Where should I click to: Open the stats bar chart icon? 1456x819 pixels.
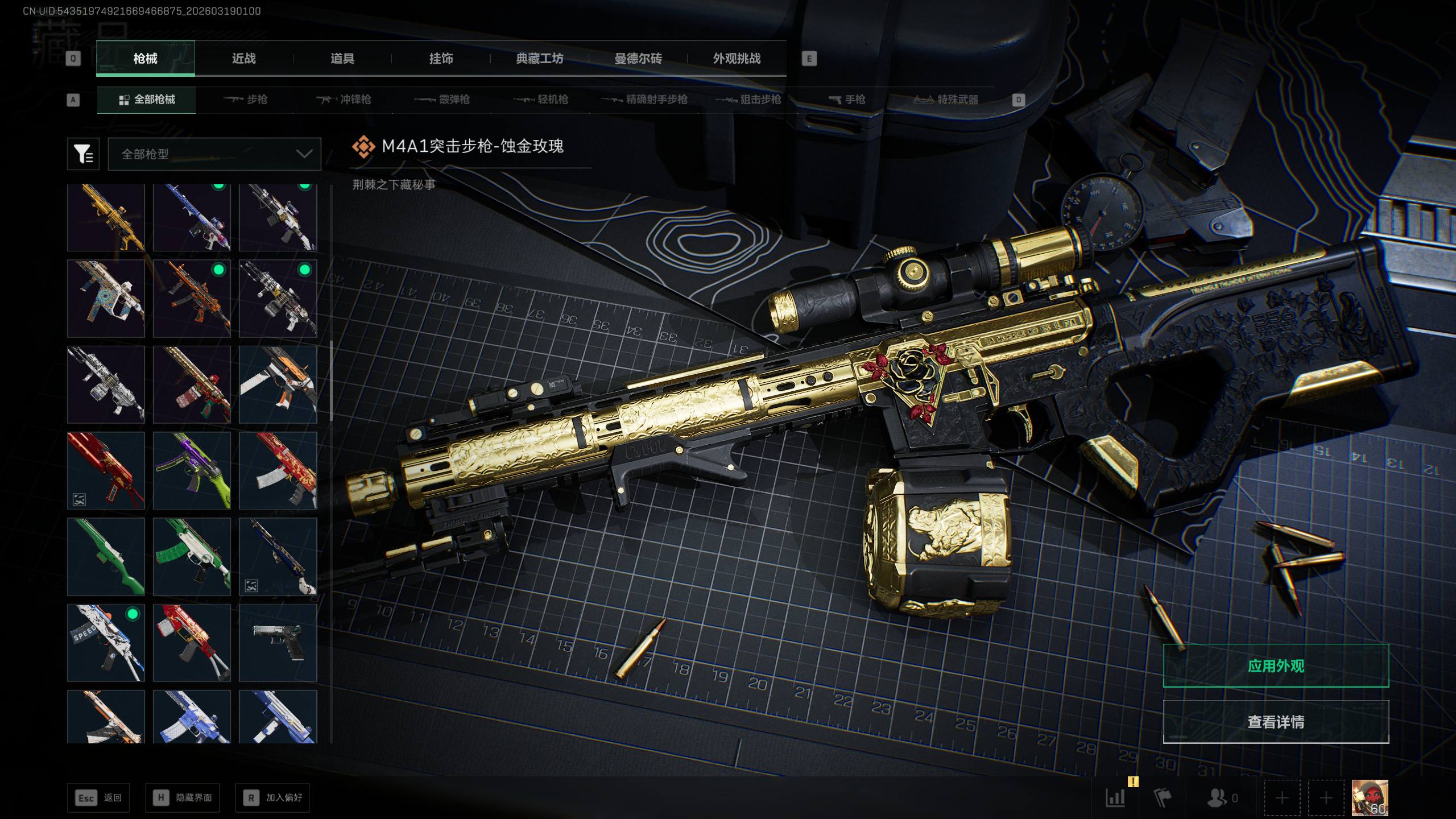(x=1115, y=798)
